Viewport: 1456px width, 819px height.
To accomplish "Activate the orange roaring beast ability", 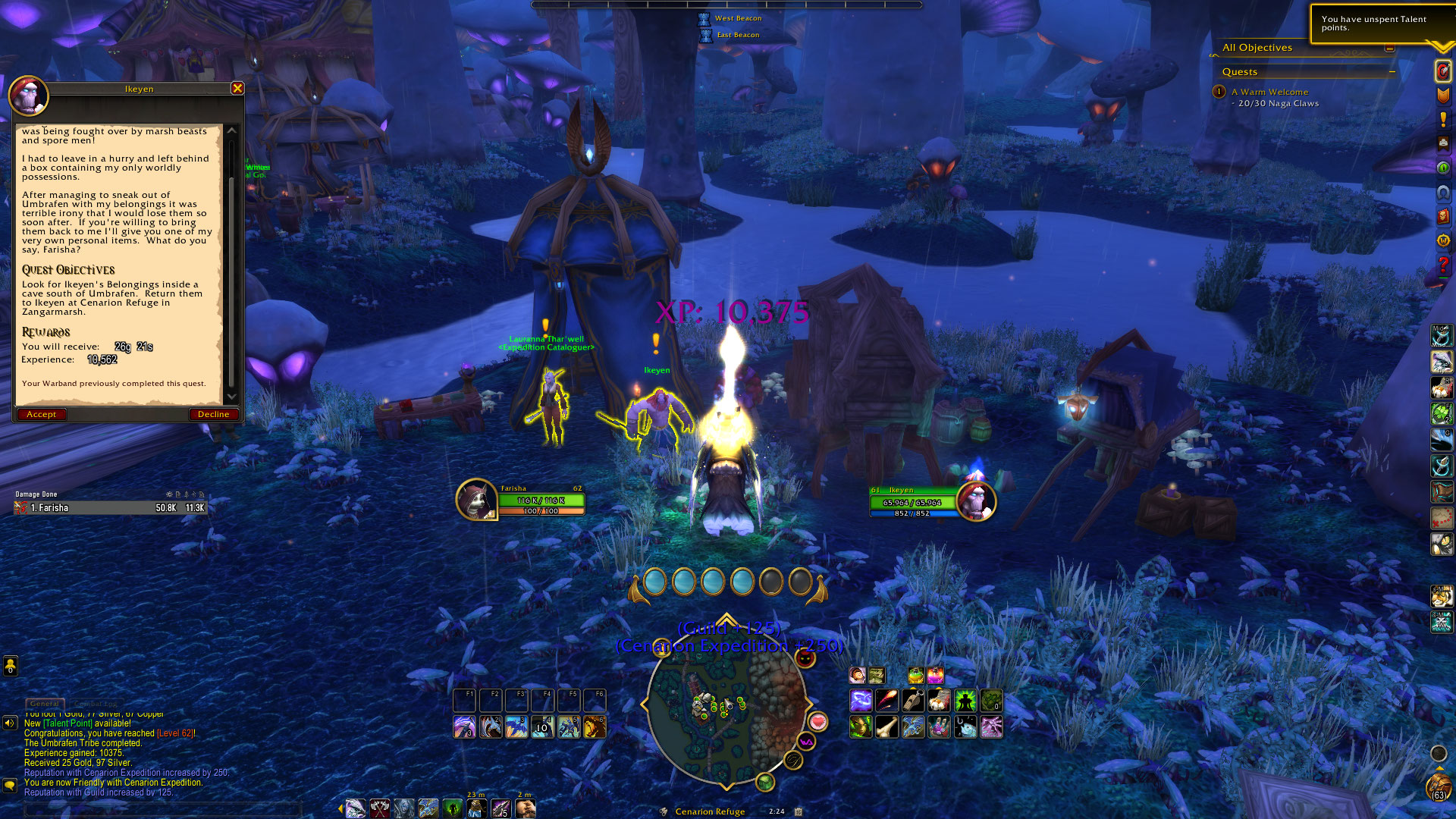I will pos(595,726).
